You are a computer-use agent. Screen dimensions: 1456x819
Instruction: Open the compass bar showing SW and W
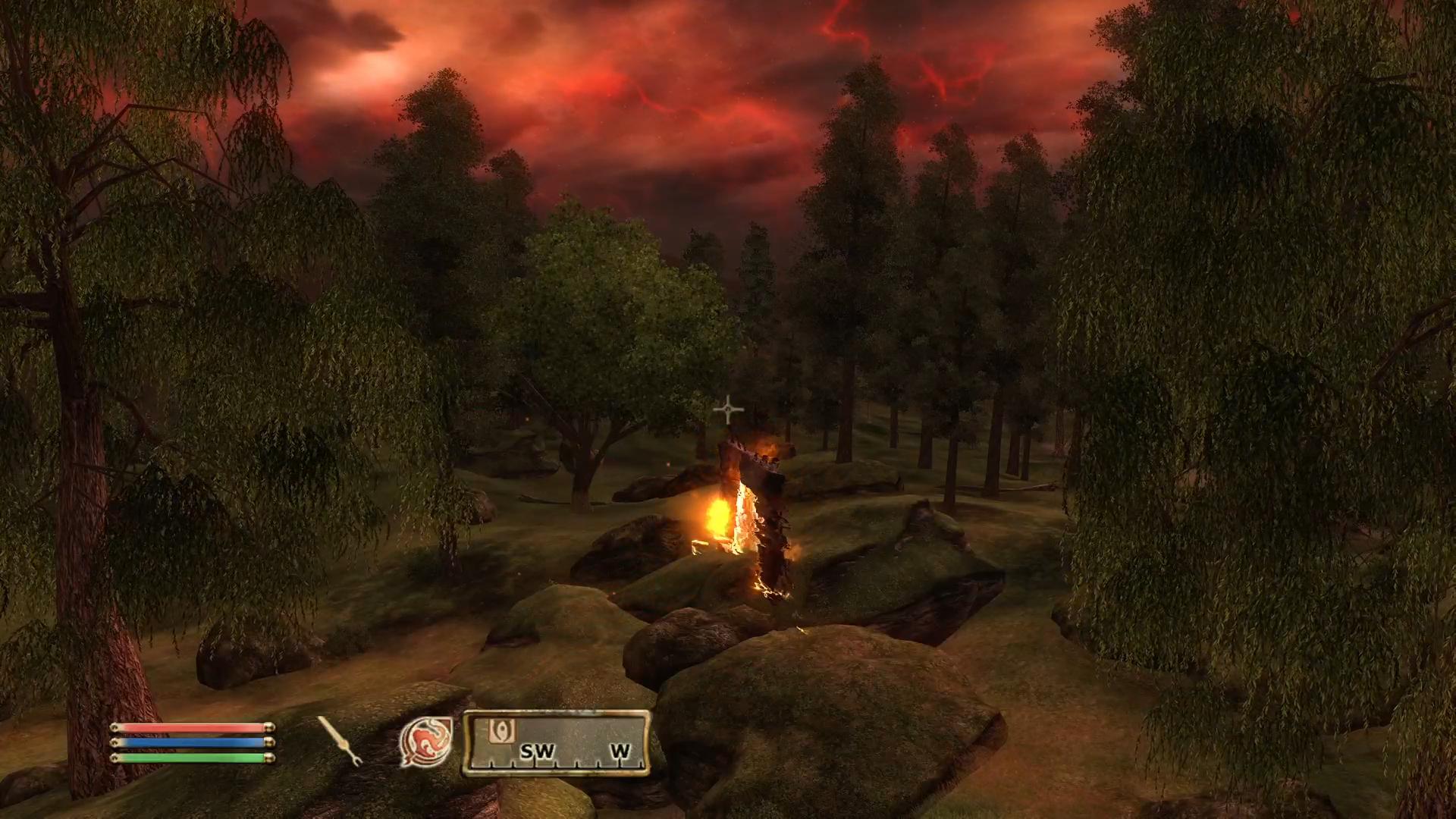pos(557,743)
